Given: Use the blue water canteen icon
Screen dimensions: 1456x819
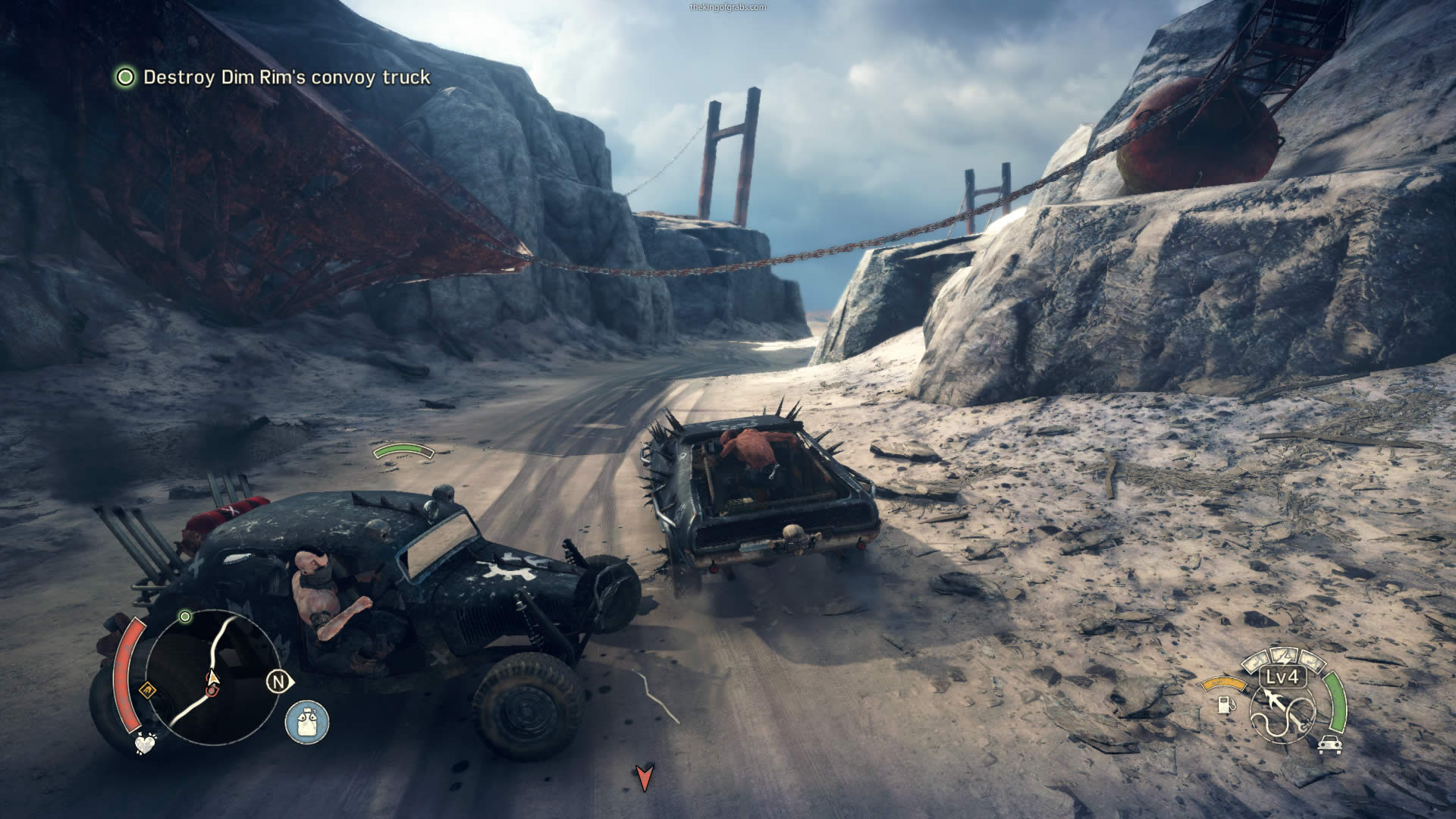Looking at the screenshot, I should point(307,721).
